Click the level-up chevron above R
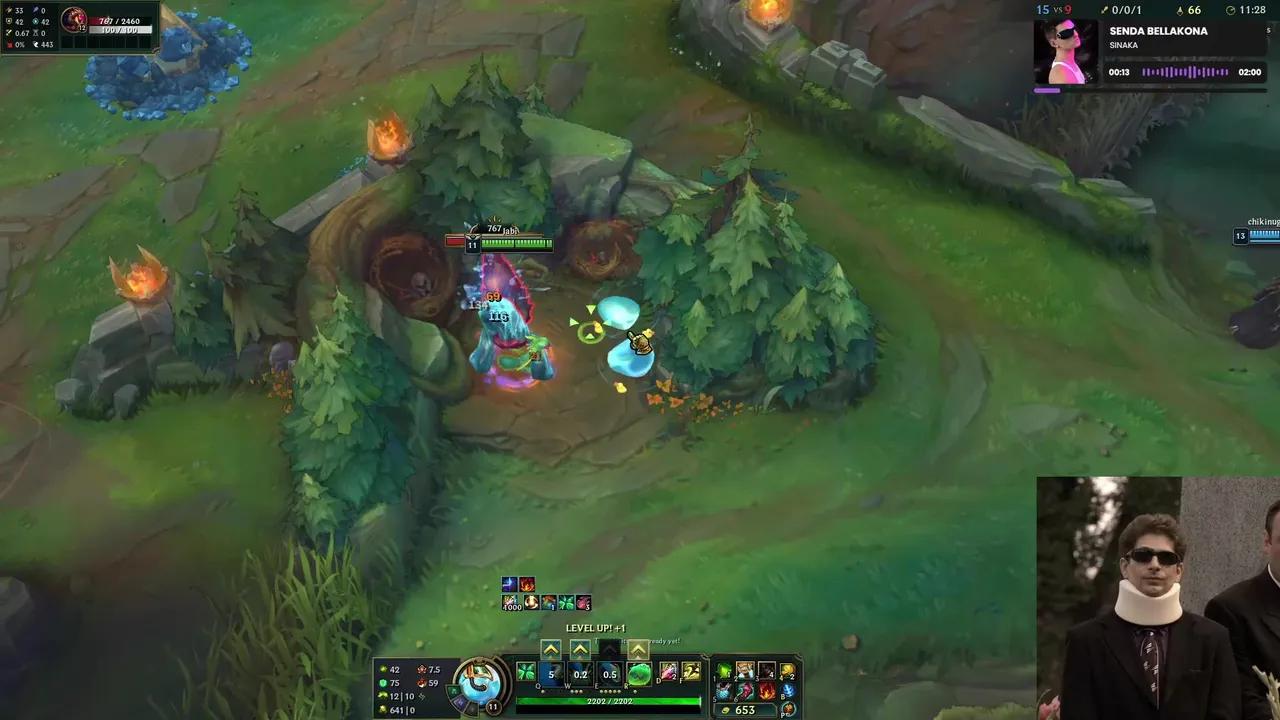 click(x=638, y=648)
